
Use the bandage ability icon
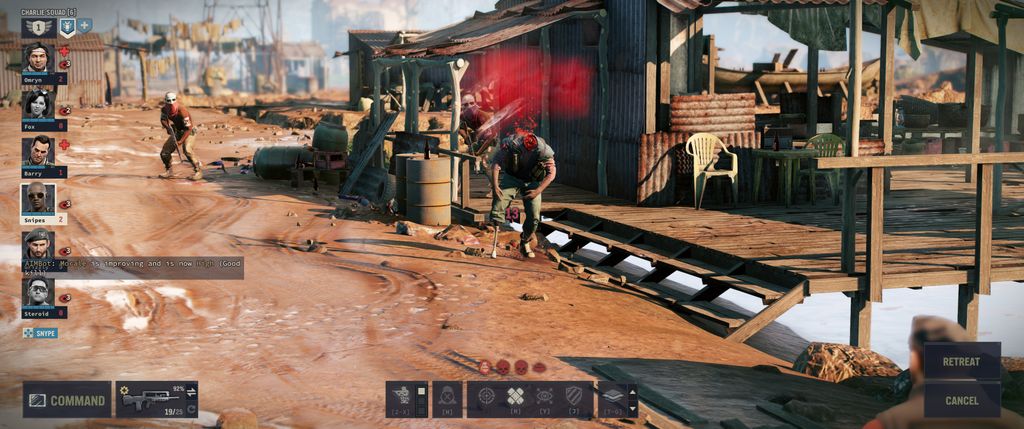pyautogui.click(x=515, y=397)
